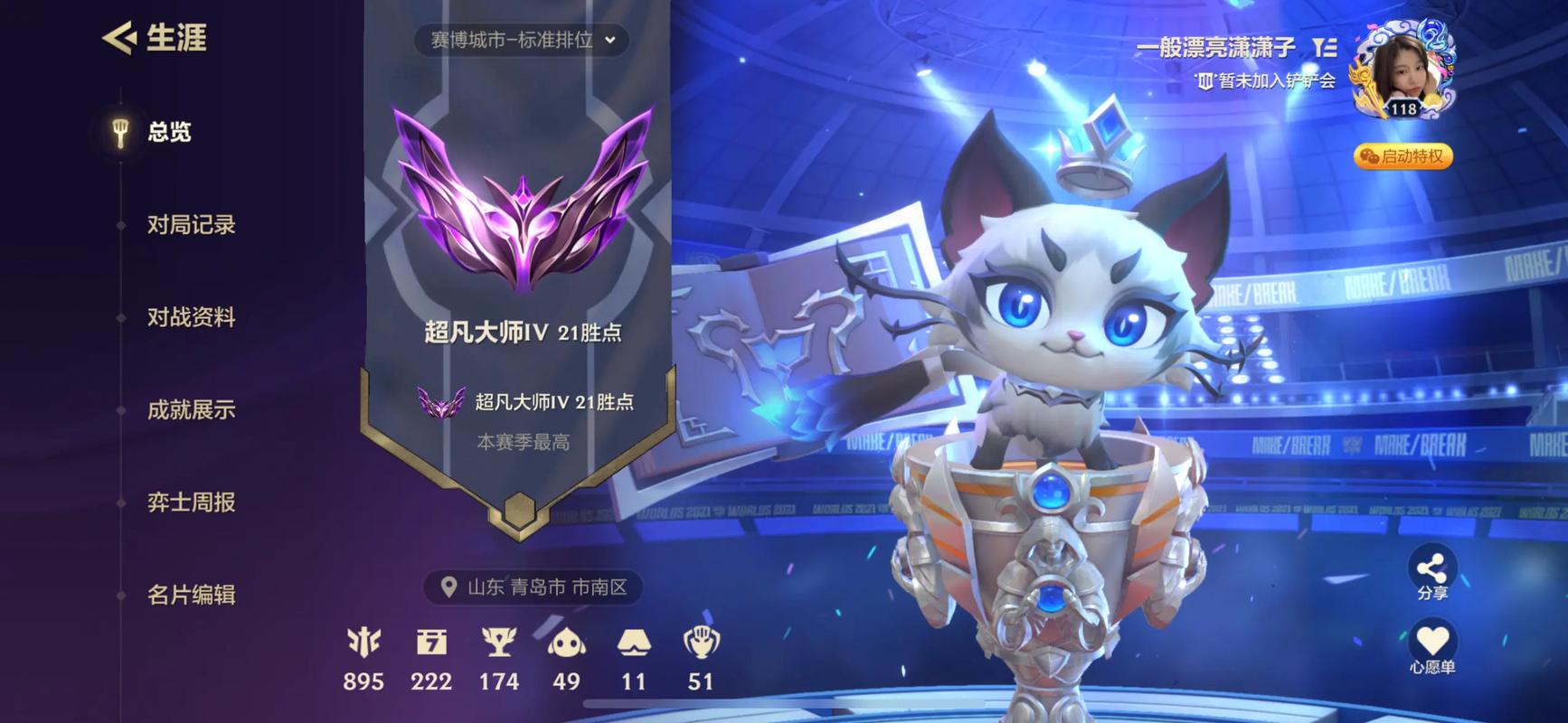1568x723 pixels.
Task: Go back from the 生涯 career page
Action: coord(119,38)
